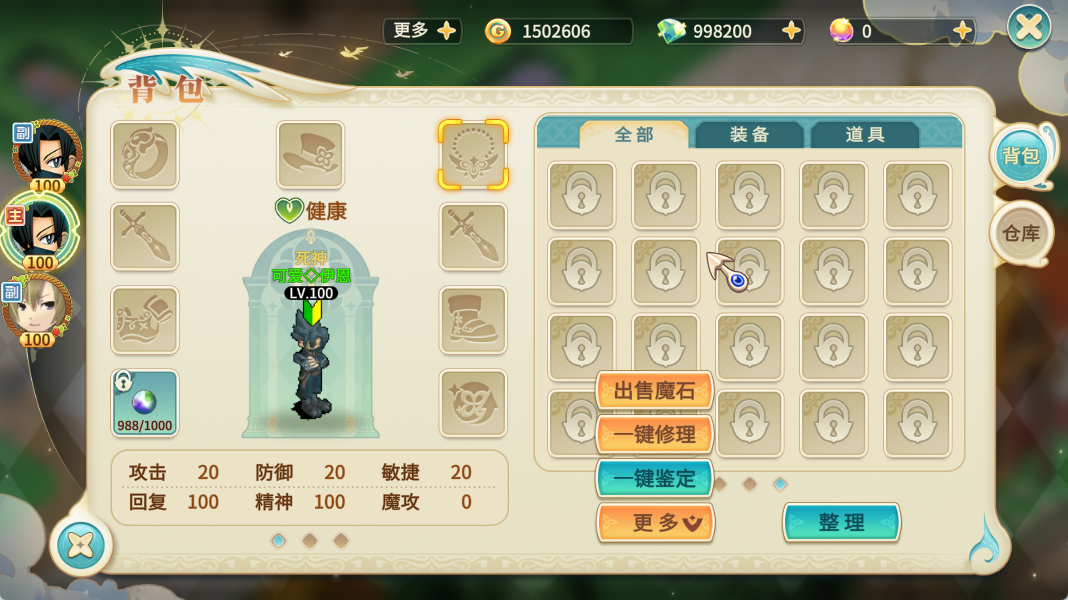The height and width of the screenshot is (600, 1068).
Task: Select the 背包 side tab
Action: [x=1021, y=156]
